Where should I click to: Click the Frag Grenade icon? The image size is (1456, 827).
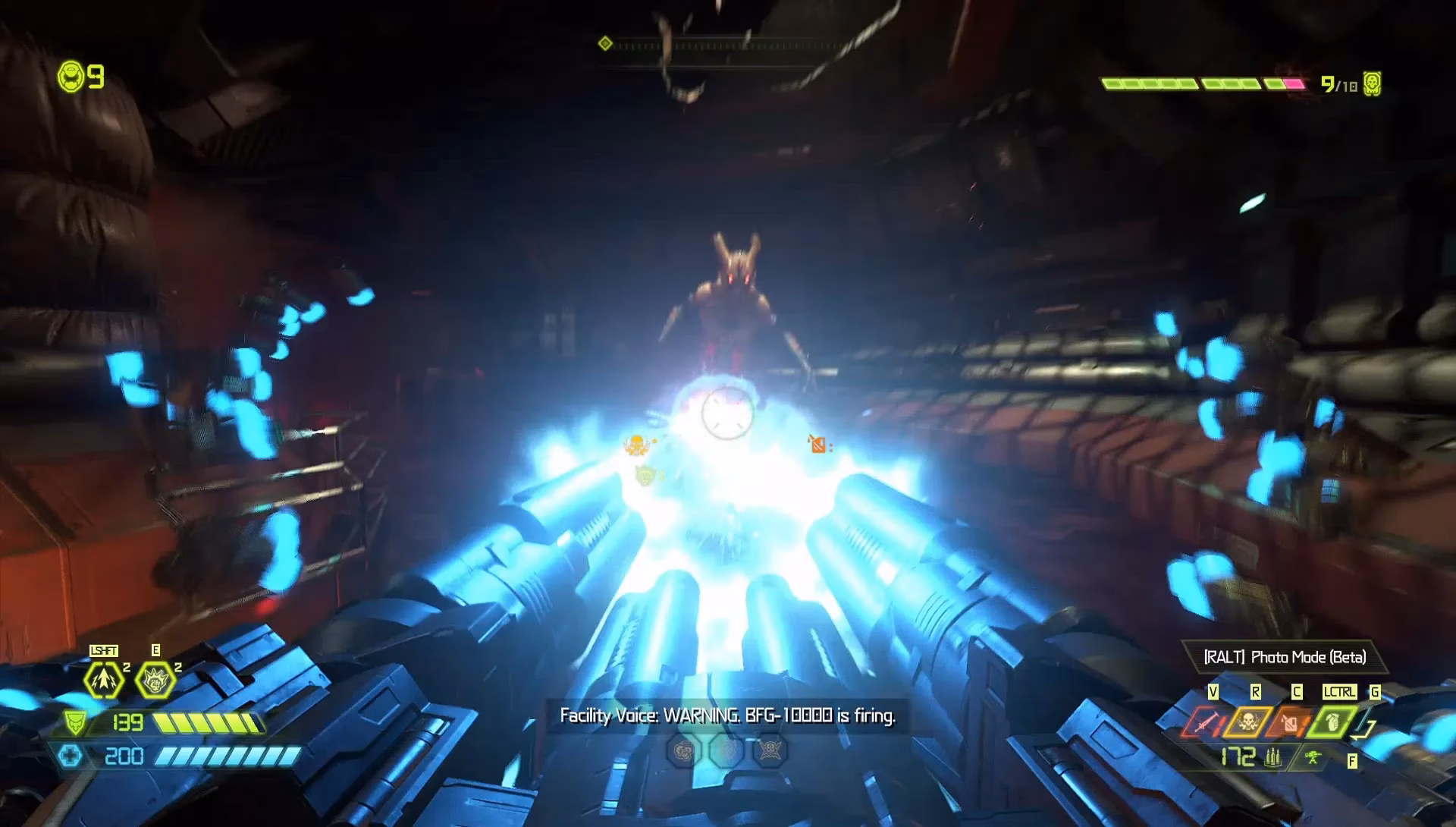pos(1332,722)
